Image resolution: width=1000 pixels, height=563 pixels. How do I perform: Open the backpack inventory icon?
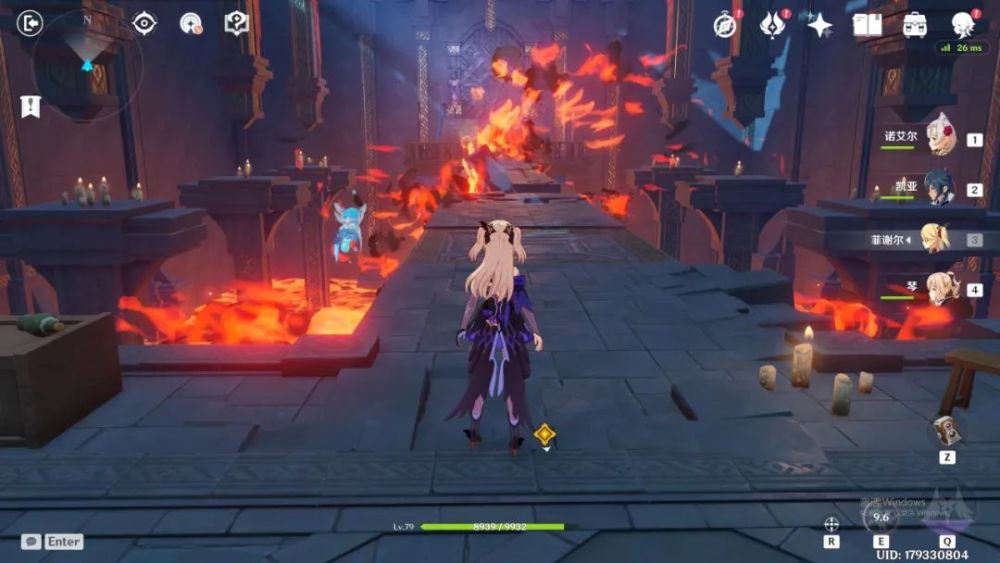pyautogui.click(x=914, y=25)
